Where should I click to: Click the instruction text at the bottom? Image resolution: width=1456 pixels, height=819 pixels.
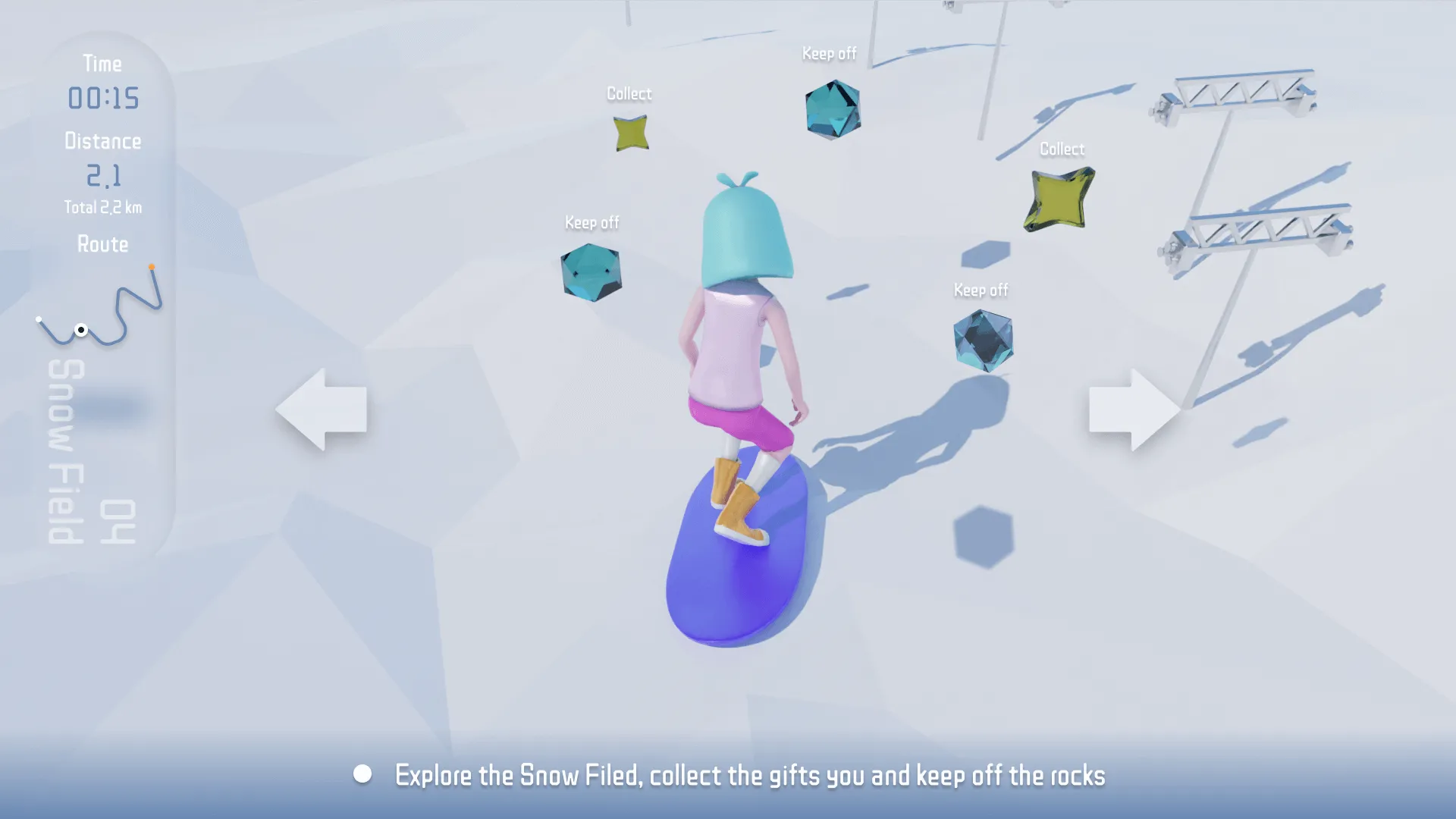(x=751, y=776)
